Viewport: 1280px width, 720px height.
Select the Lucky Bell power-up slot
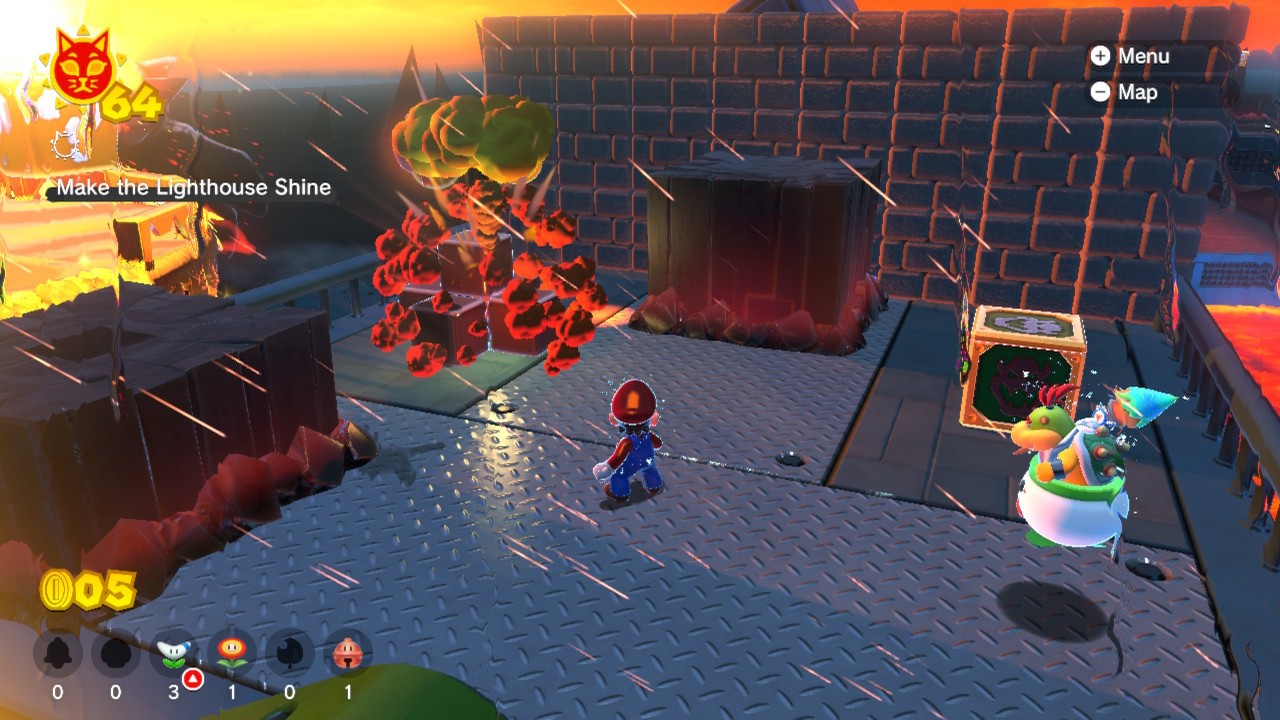coord(348,654)
